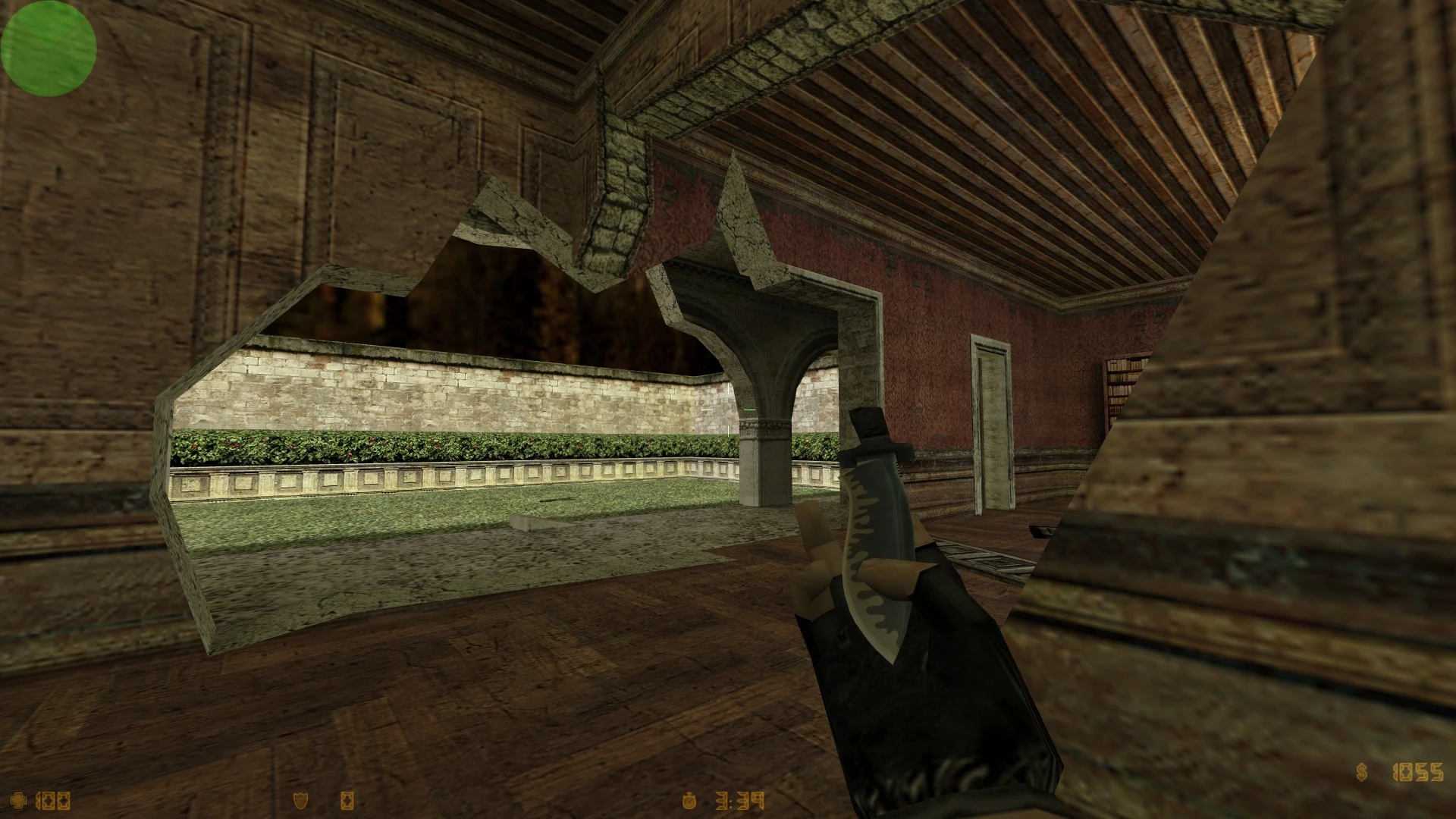Screen dimensions: 1456x819
Task: Click the bracket icon left of the health number
Action: [x=37, y=801]
